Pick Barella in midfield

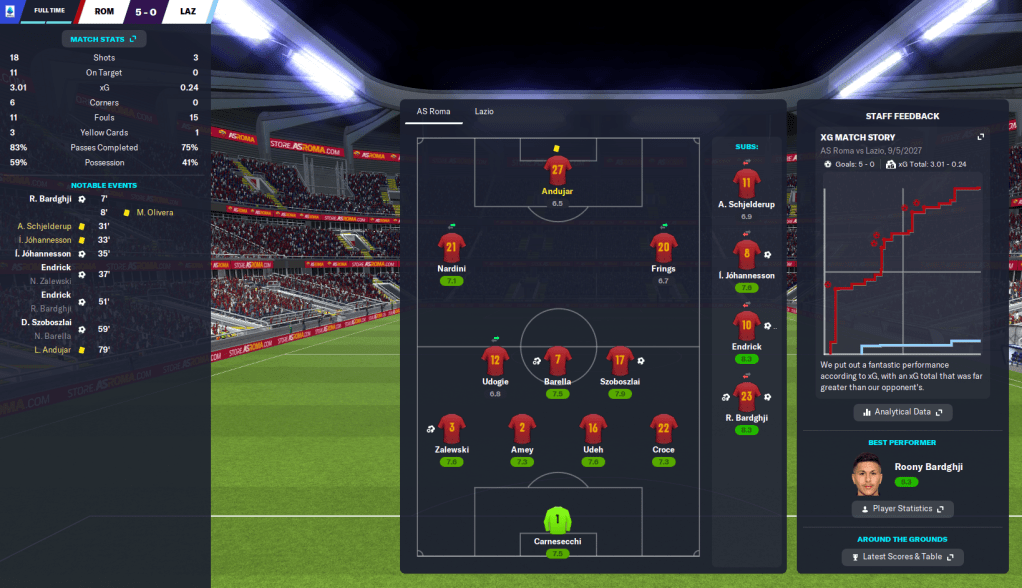[558, 360]
